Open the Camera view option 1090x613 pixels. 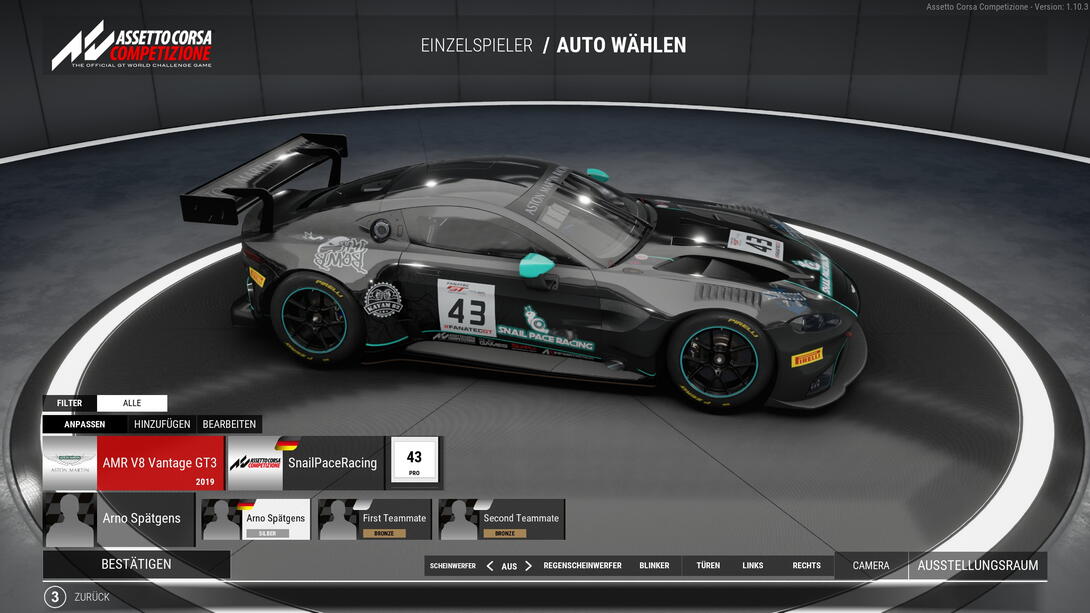tap(871, 566)
